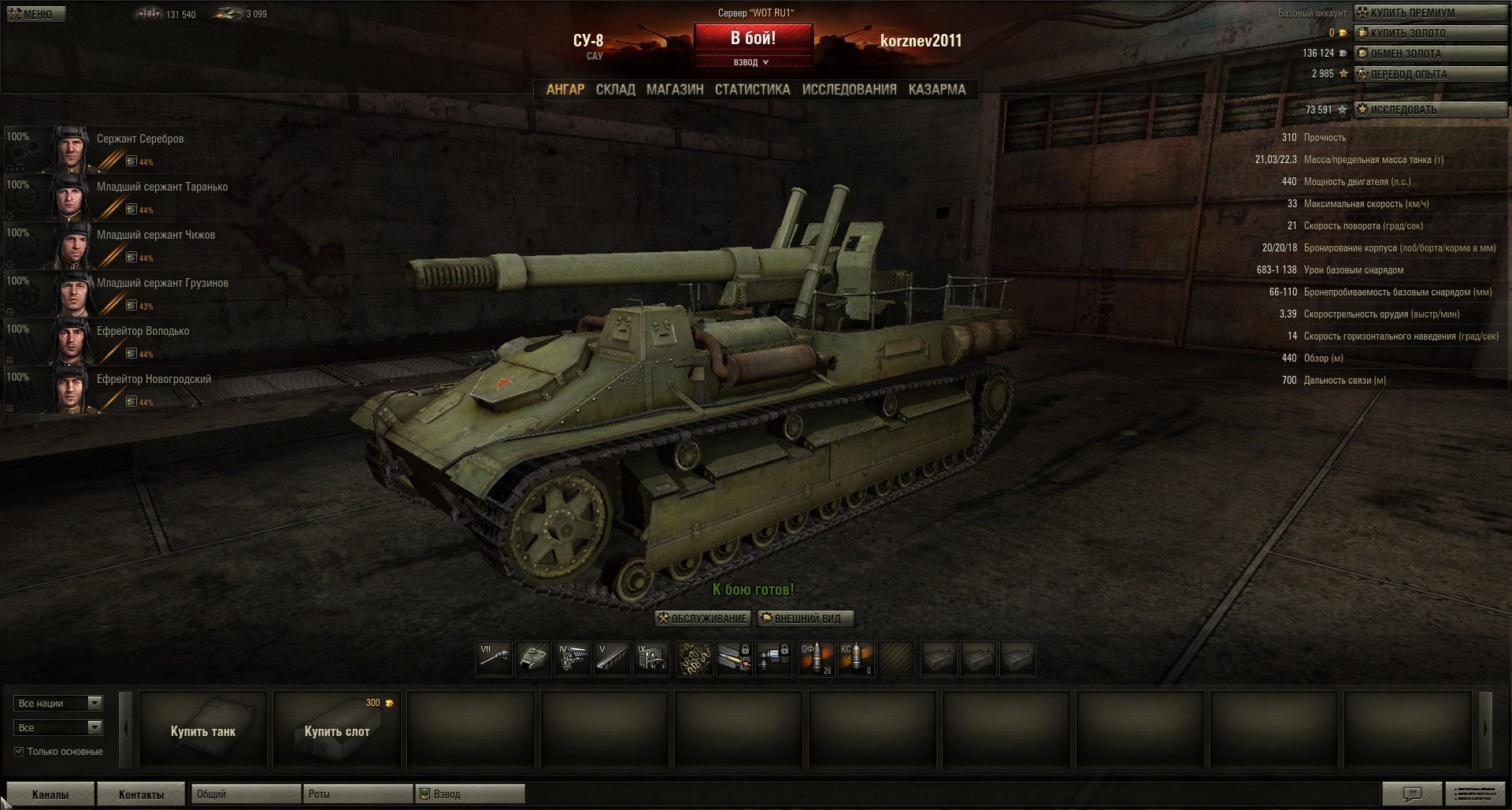Start the battle with В бой! button
The height and width of the screenshot is (810, 1512).
coord(752,38)
